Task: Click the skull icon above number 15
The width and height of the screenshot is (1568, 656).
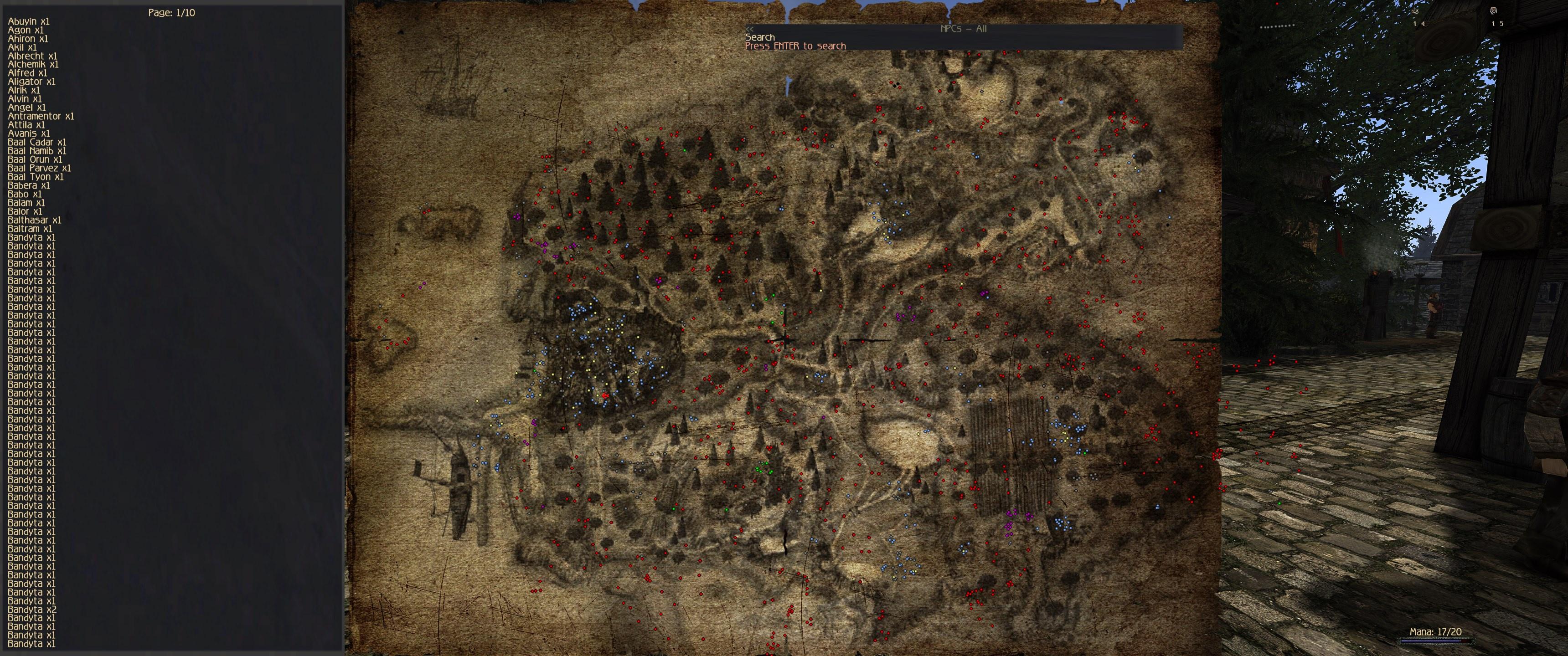Action: [1494, 11]
